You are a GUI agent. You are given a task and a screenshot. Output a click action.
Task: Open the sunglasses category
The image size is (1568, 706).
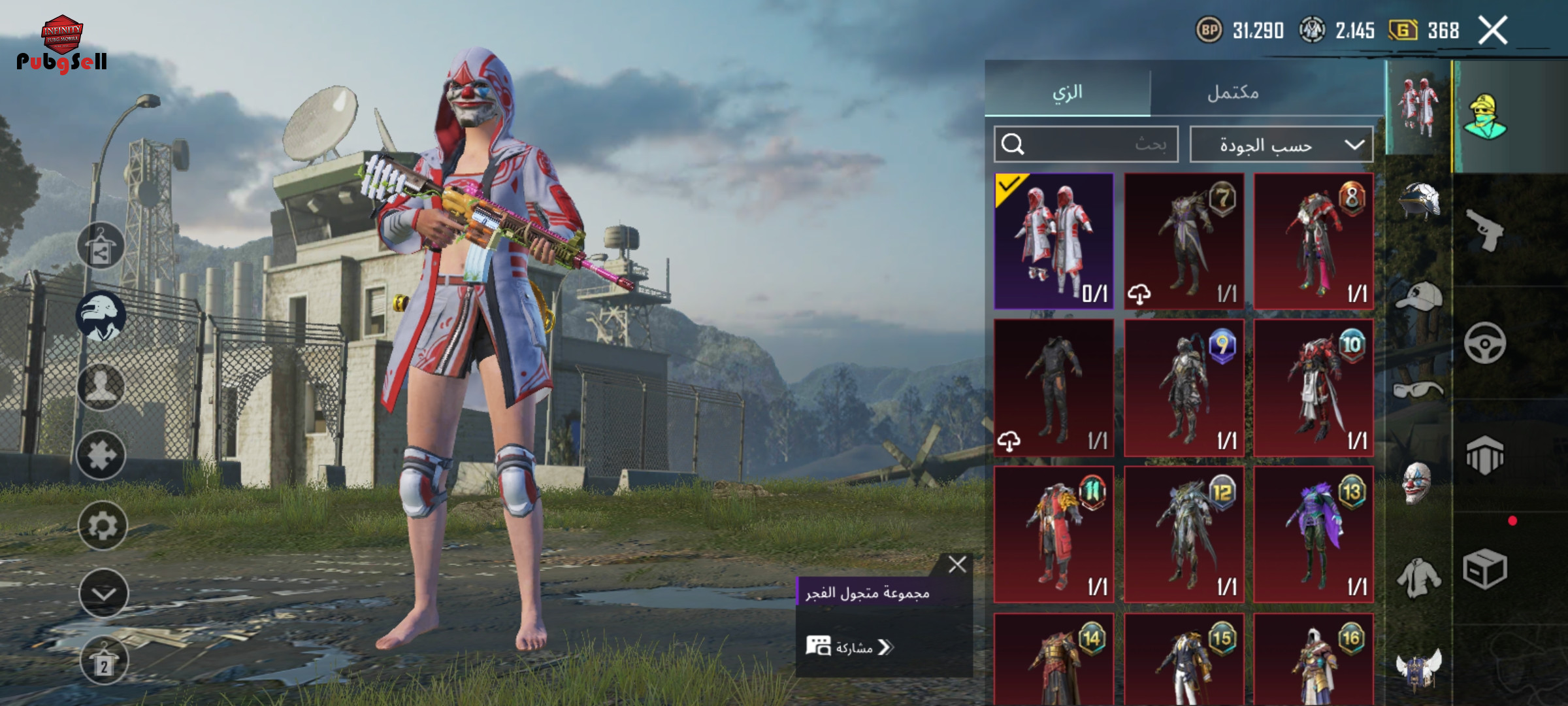1416,390
